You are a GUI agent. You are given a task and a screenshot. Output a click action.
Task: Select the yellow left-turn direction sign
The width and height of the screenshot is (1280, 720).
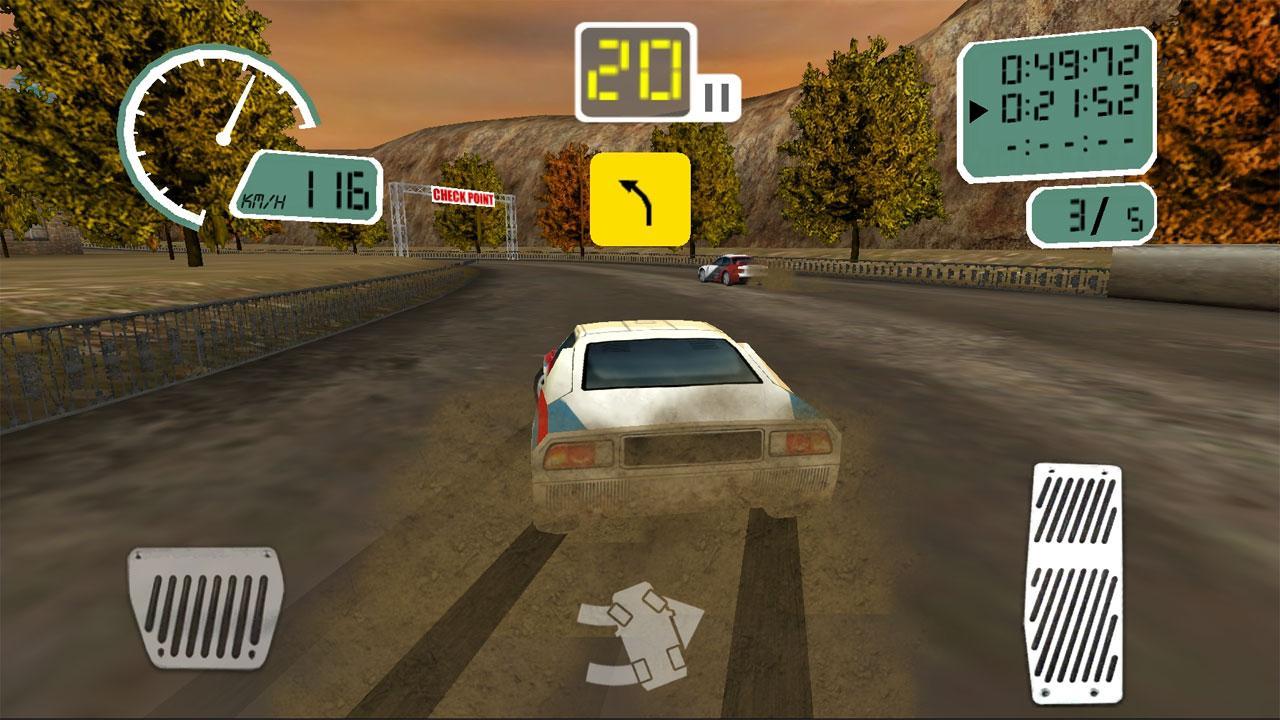click(640, 198)
